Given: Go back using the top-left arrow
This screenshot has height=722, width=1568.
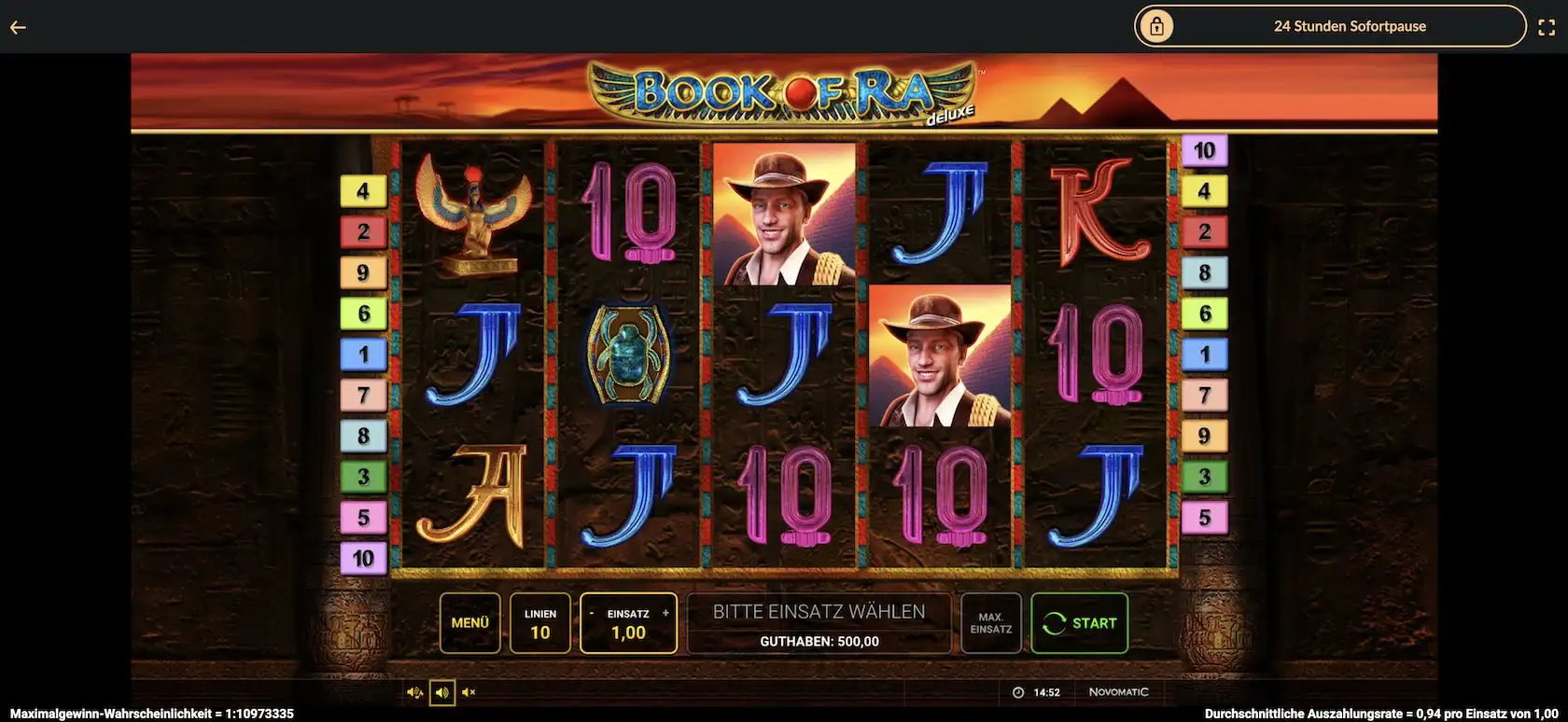Looking at the screenshot, I should tap(18, 27).
